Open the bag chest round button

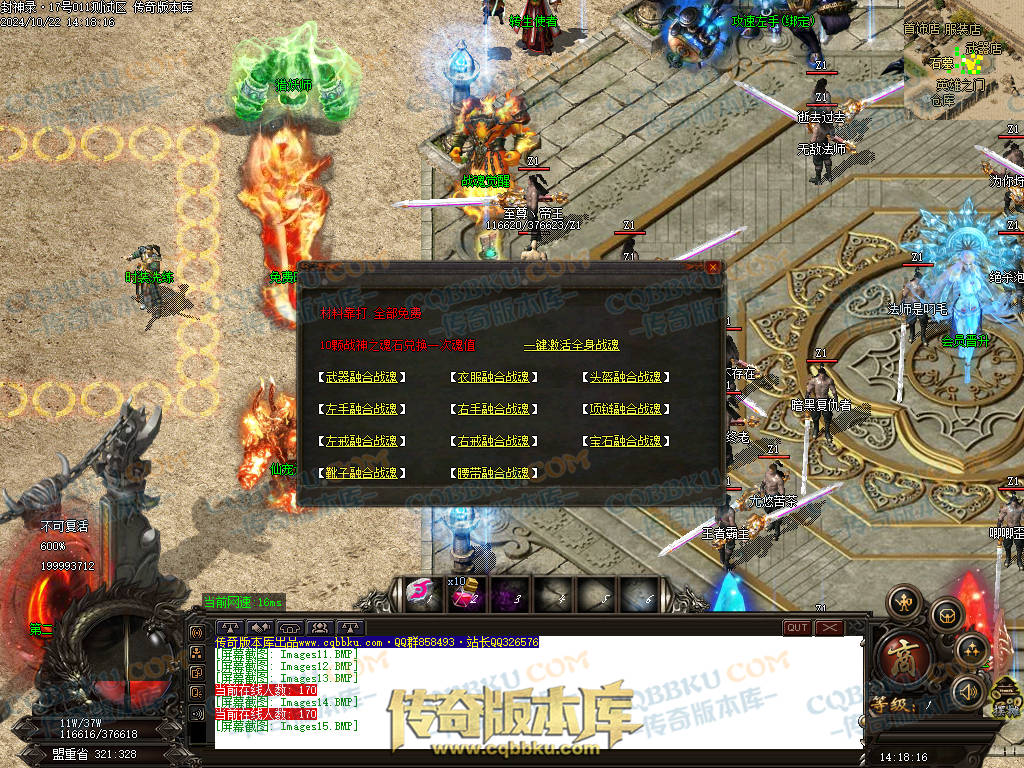tap(947, 614)
